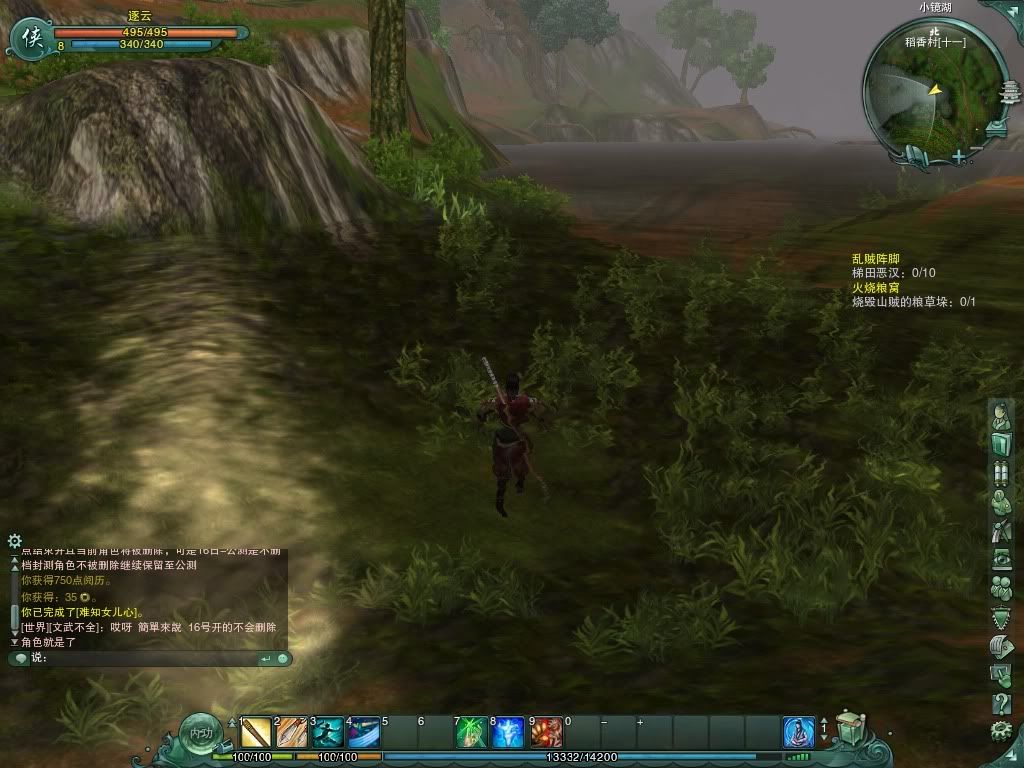Activate the staff skill in hotbar slot 1
Viewport: 1024px width, 768px height.
pyautogui.click(x=256, y=733)
